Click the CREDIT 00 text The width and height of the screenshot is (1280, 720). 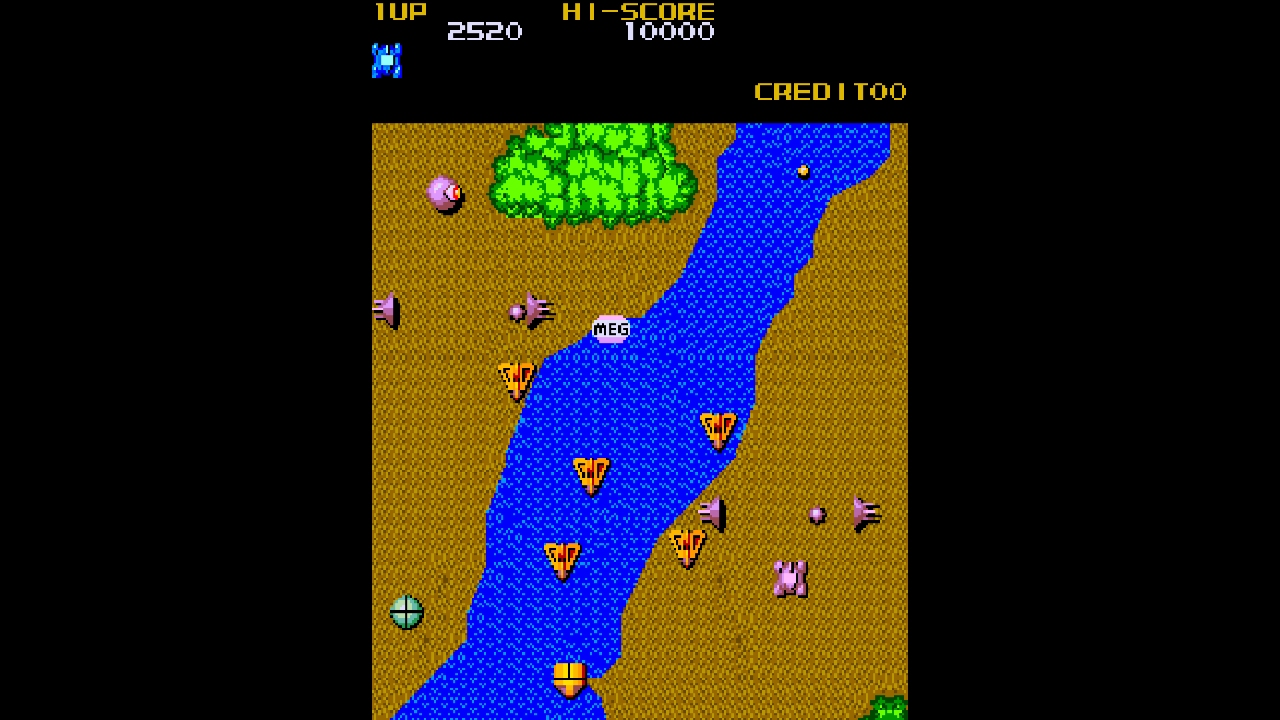point(830,91)
